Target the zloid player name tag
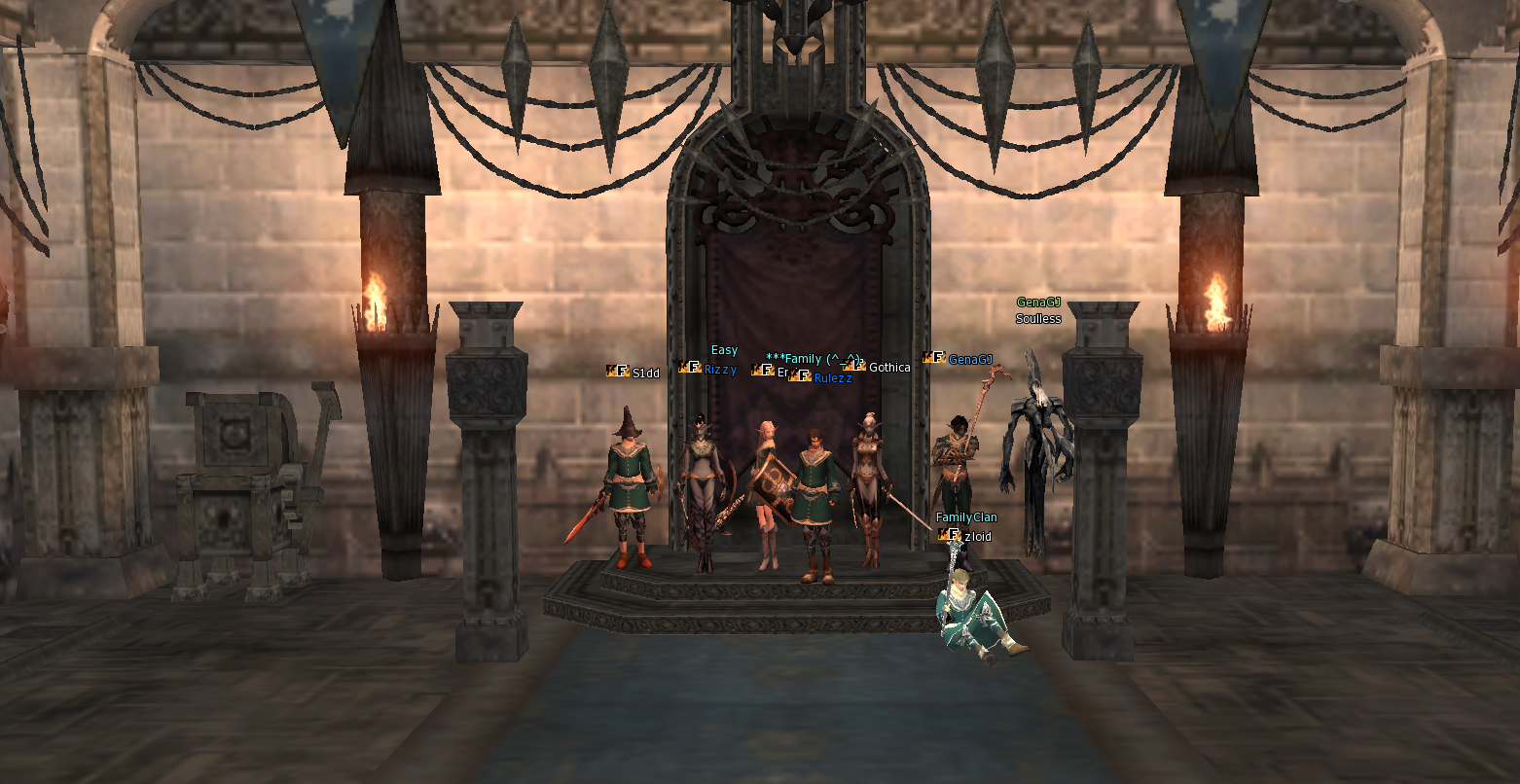1520x784 pixels. point(978,537)
